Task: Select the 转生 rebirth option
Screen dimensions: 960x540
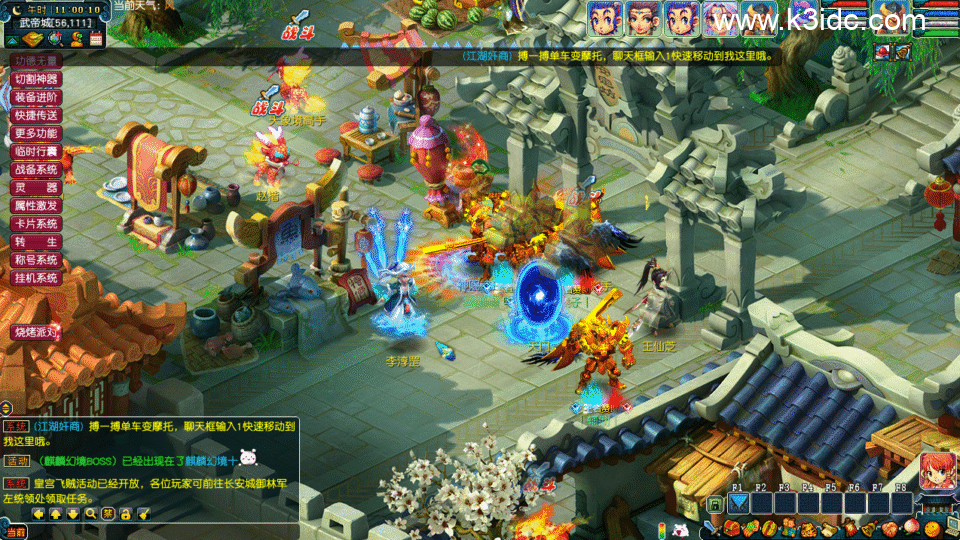Action: tap(37, 242)
